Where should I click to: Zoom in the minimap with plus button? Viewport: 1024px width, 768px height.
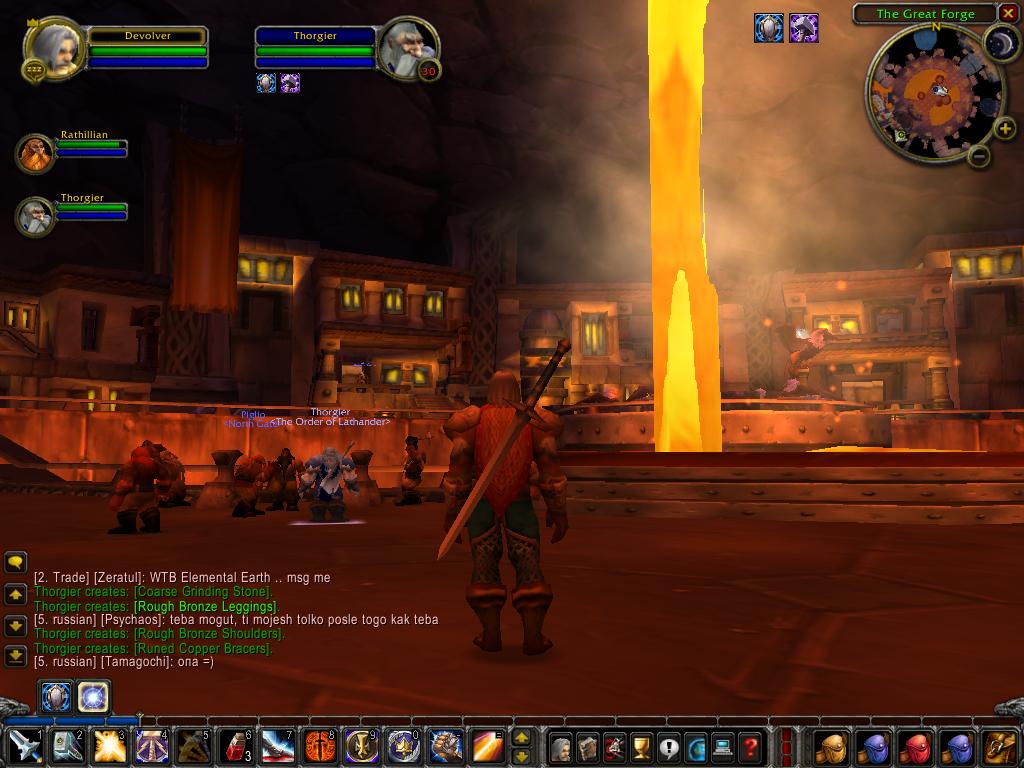point(1006,128)
